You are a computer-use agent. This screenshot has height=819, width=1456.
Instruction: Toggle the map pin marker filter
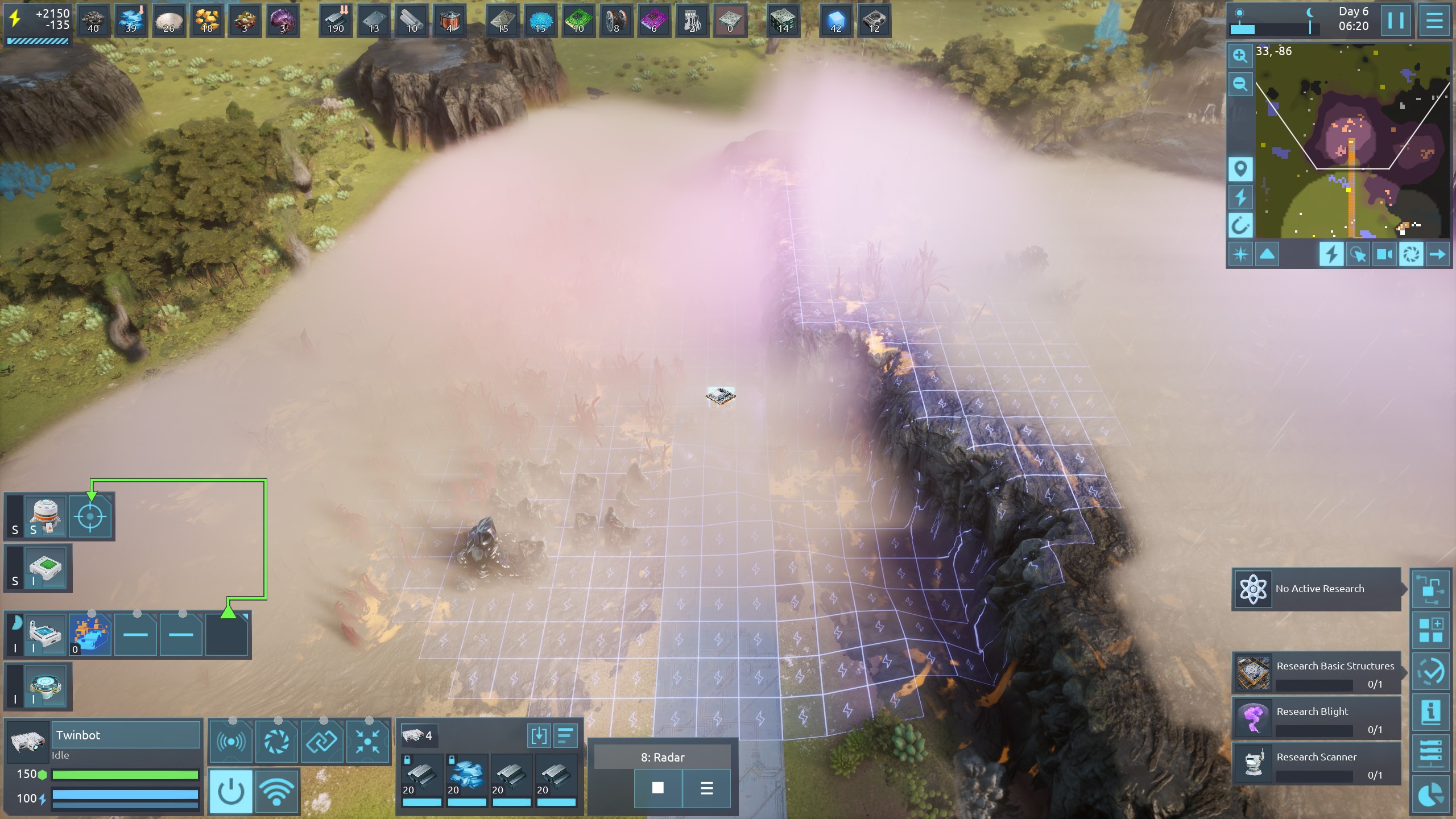(1240, 169)
